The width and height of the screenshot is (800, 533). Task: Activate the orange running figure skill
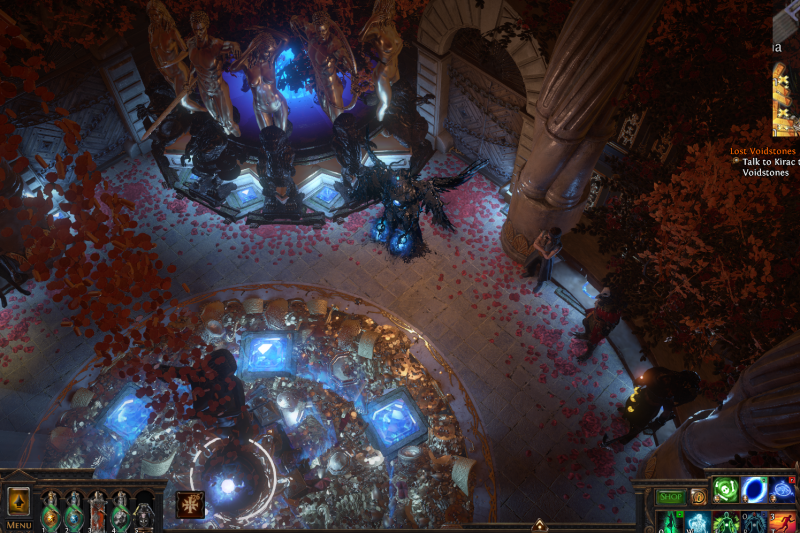click(783, 522)
